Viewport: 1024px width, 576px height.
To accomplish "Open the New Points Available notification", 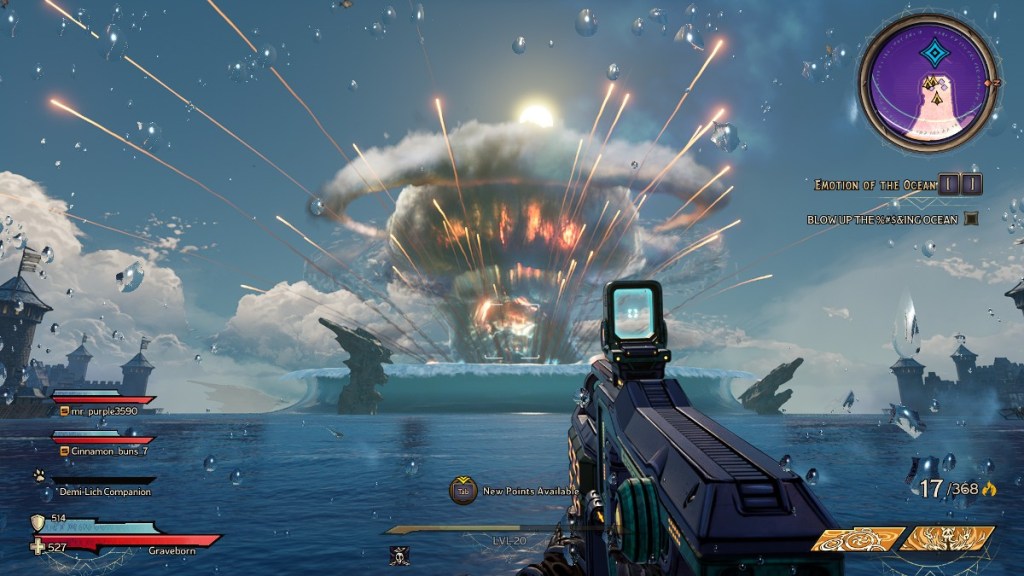I will tap(463, 490).
